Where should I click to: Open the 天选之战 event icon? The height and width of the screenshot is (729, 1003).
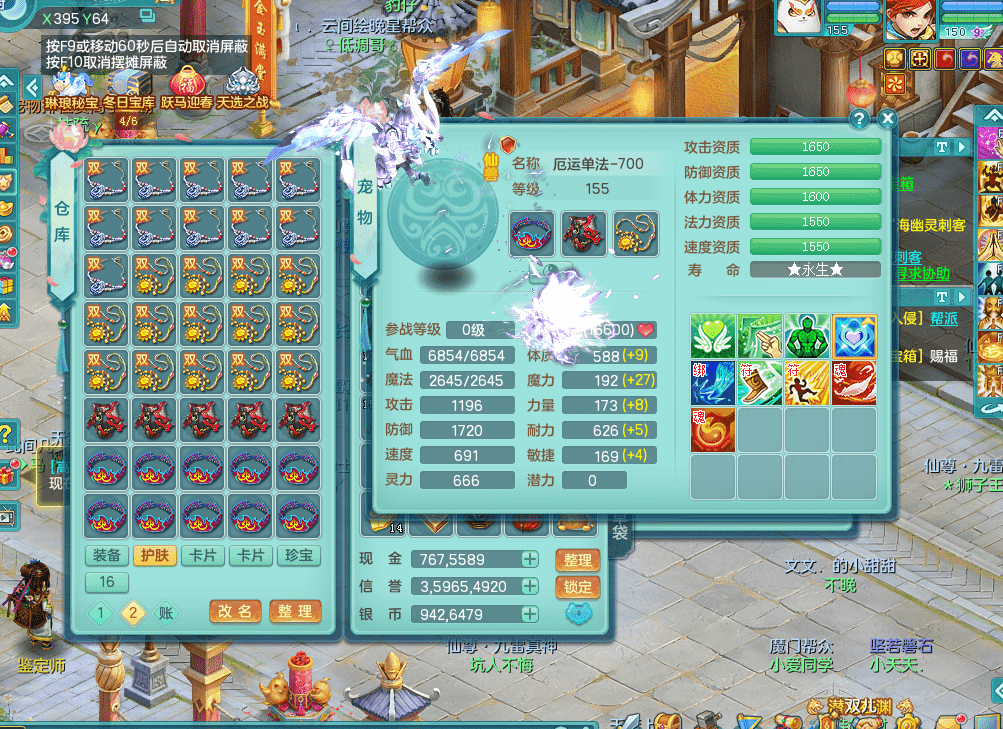click(x=242, y=87)
